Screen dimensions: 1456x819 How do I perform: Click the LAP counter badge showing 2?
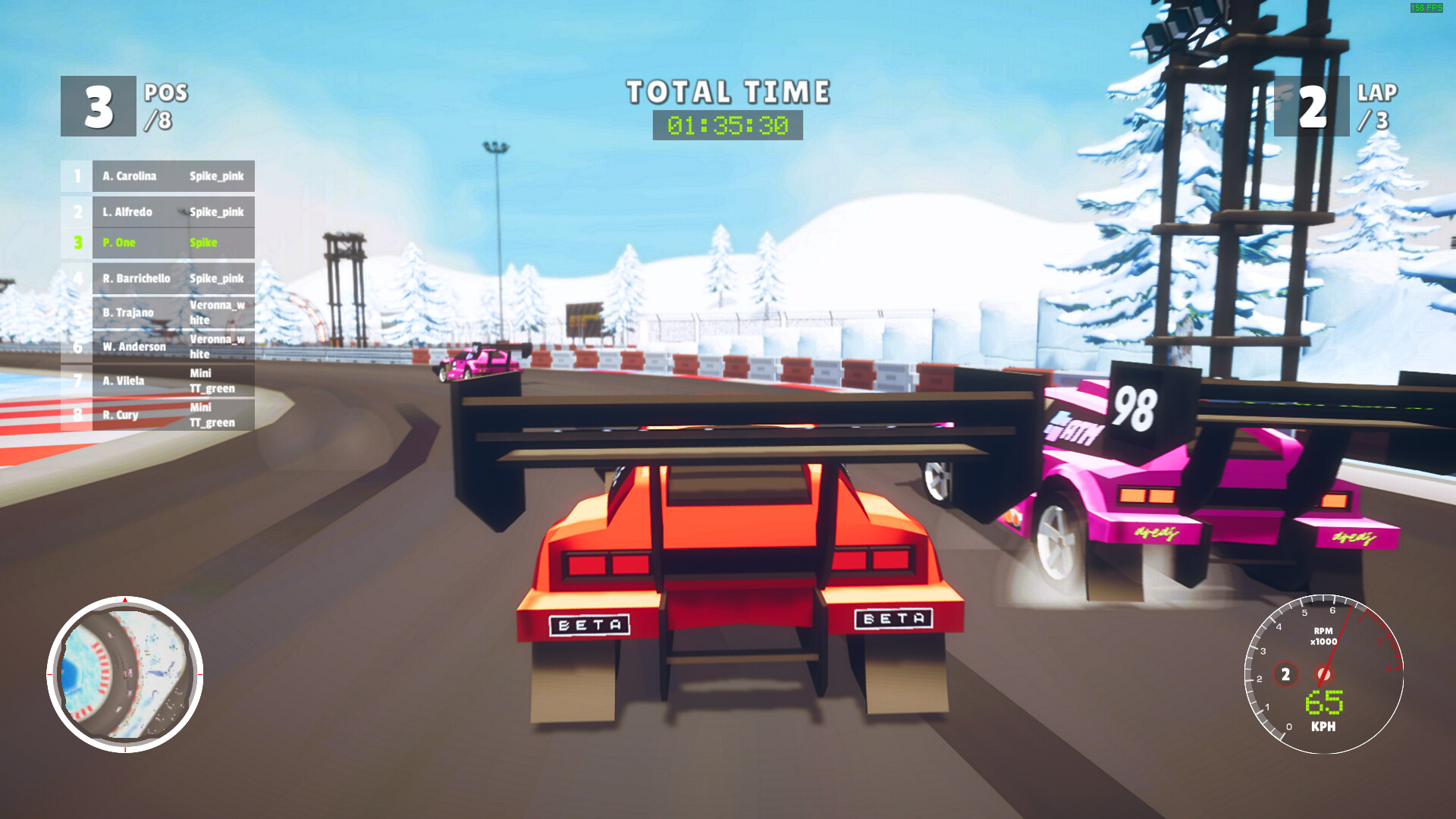point(1313,105)
